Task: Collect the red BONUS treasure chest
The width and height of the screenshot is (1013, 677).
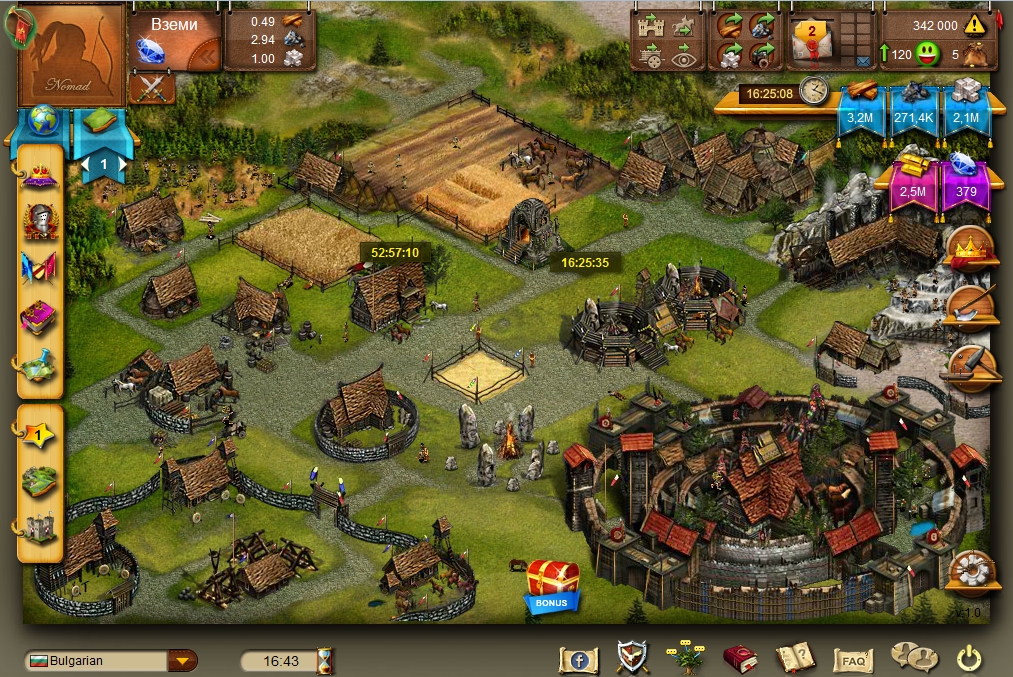Action: click(x=552, y=583)
